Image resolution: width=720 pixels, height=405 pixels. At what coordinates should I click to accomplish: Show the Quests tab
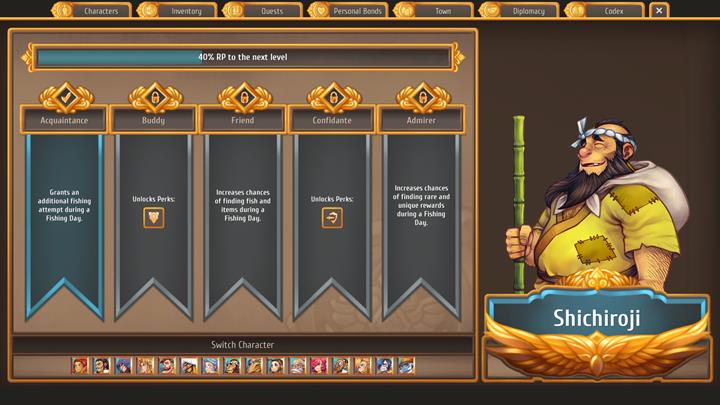[x=264, y=11]
